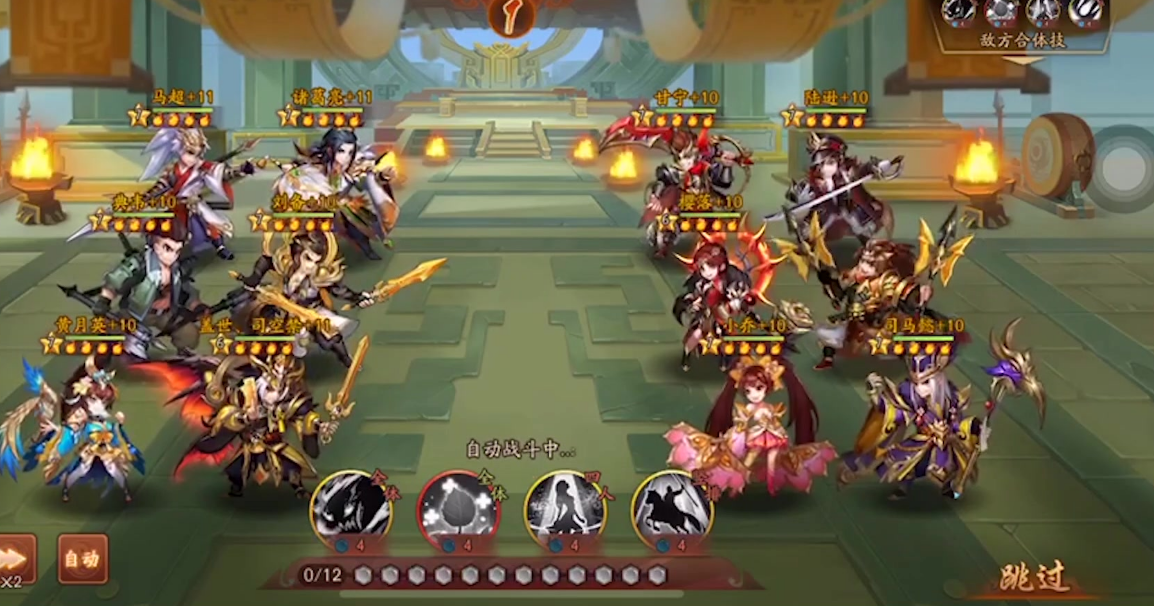Activate the leaf healing combo skill

pyautogui.click(x=458, y=510)
